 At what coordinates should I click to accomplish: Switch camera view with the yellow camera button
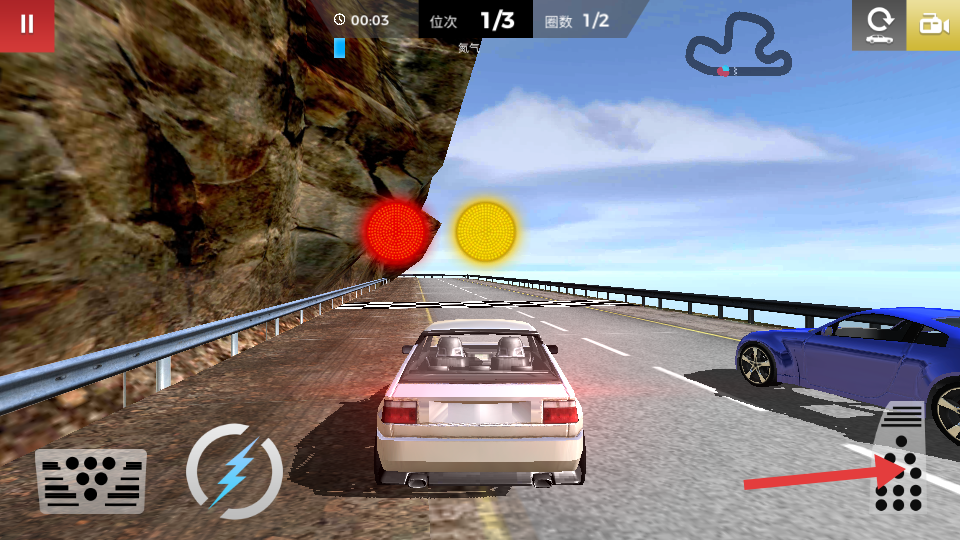coord(933,25)
